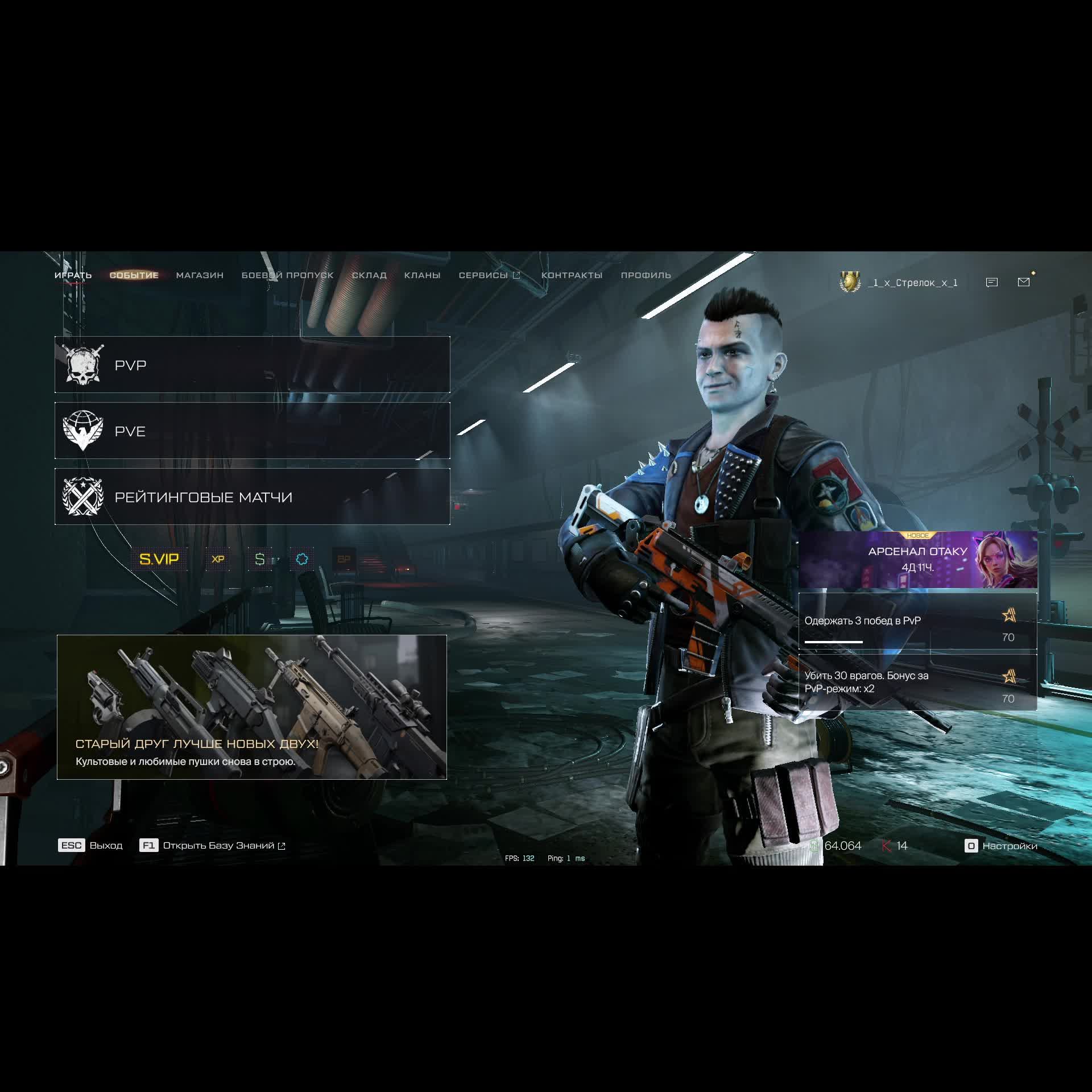1092x1092 pixels.
Task: Select the PVP game mode
Action: tap(252, 365)
